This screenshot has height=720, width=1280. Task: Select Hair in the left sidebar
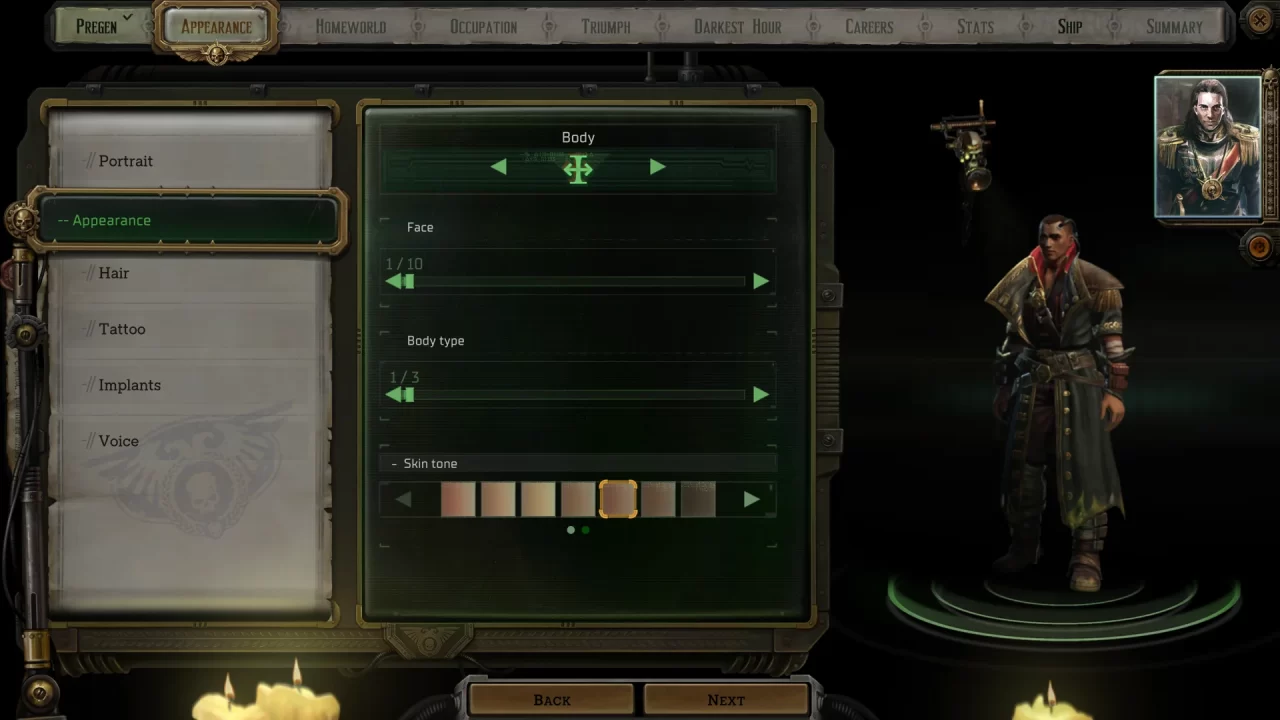click(x=113, y=273)
